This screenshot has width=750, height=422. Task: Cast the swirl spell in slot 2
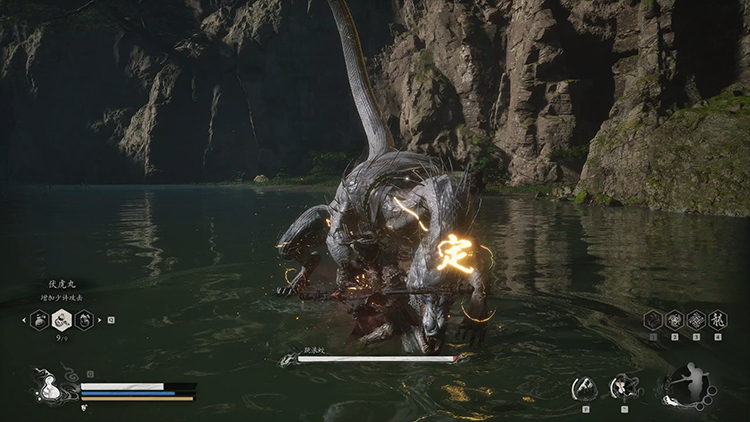675,320
